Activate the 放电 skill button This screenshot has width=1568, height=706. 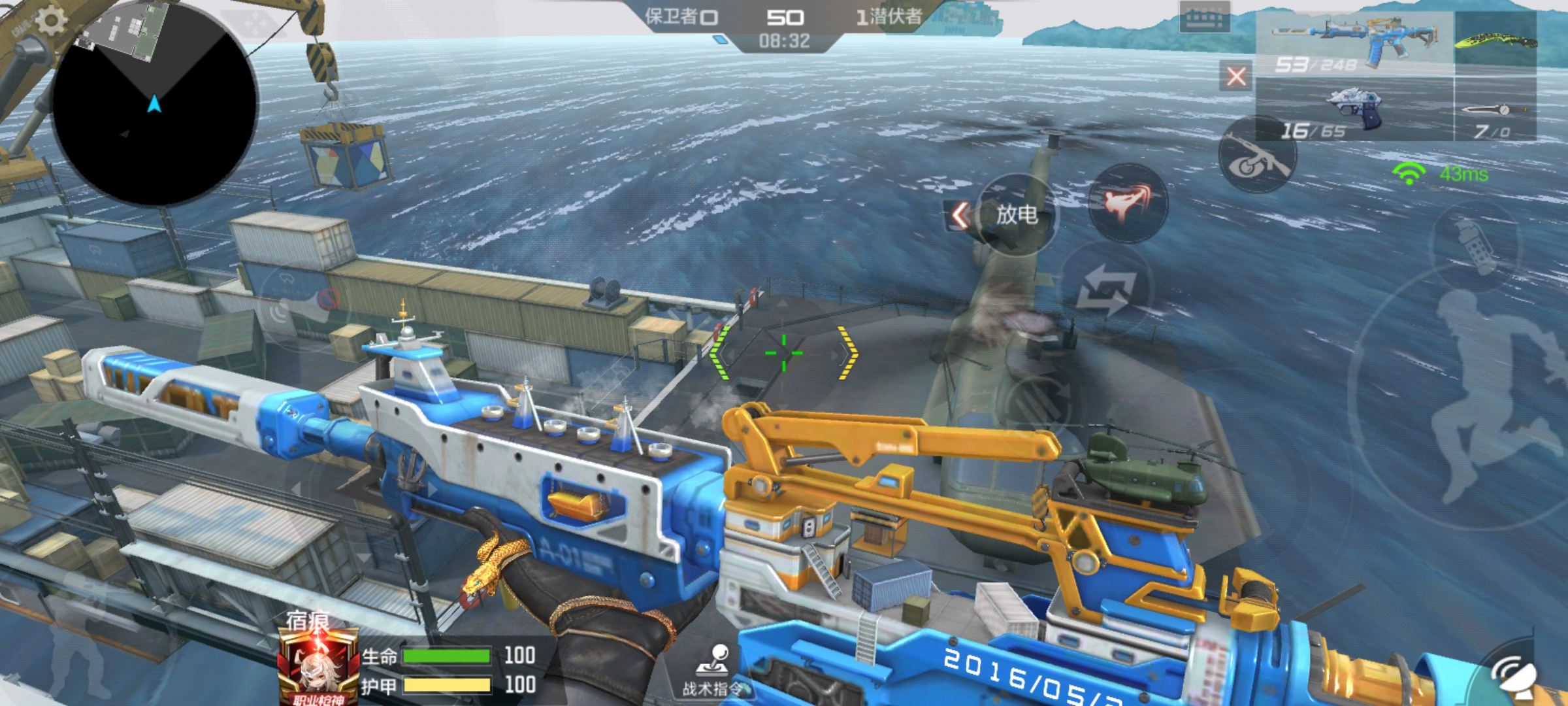pos(1017,214)
